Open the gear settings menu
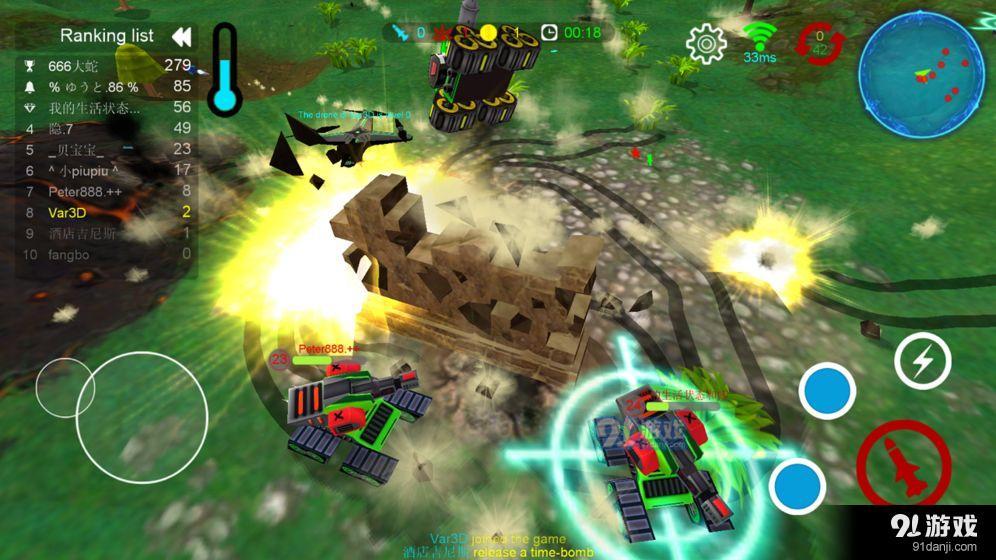Image resolution: width=996 pixels, height=560 pixels. [706, 43]
